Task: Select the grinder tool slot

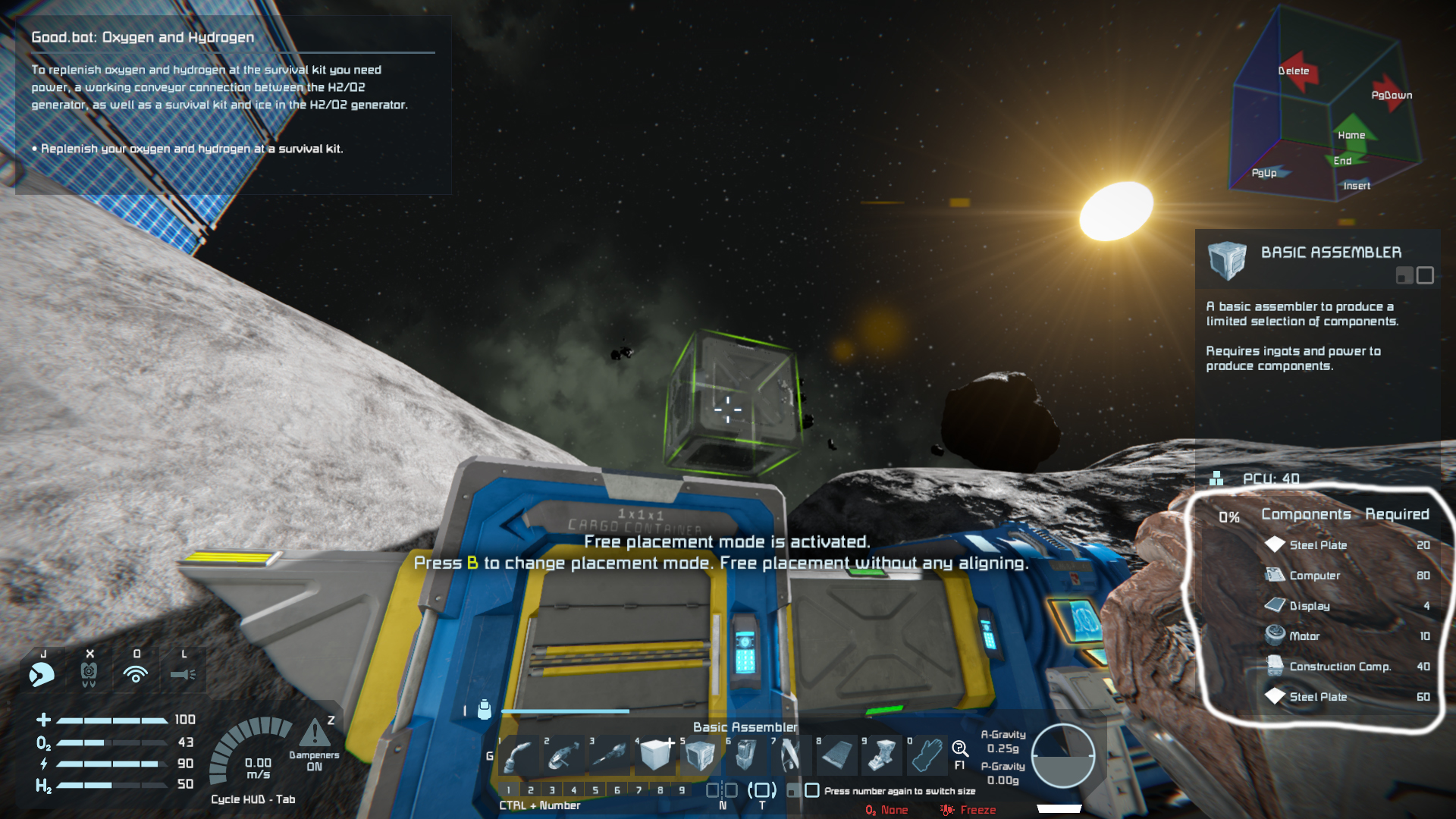Action: 564,755
